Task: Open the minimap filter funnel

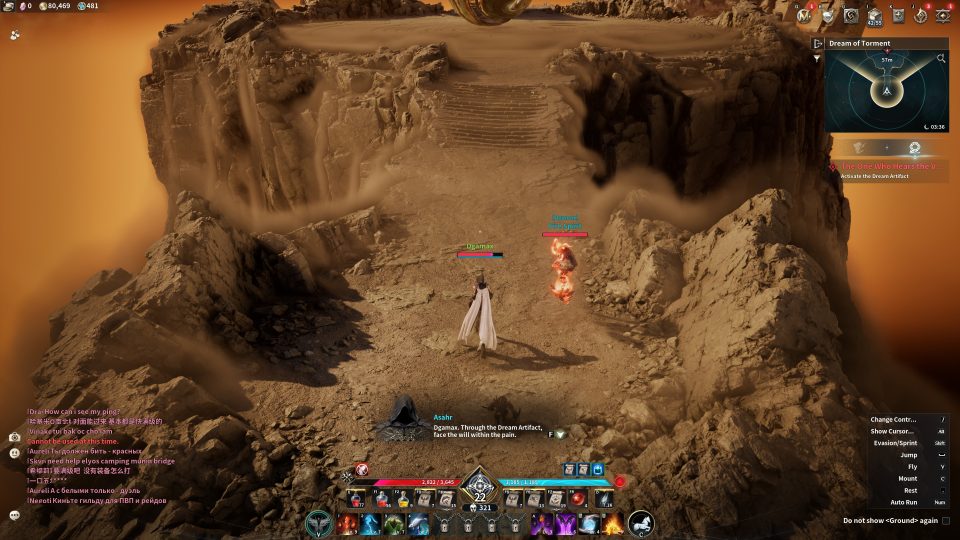Action: tap(819, 58)
